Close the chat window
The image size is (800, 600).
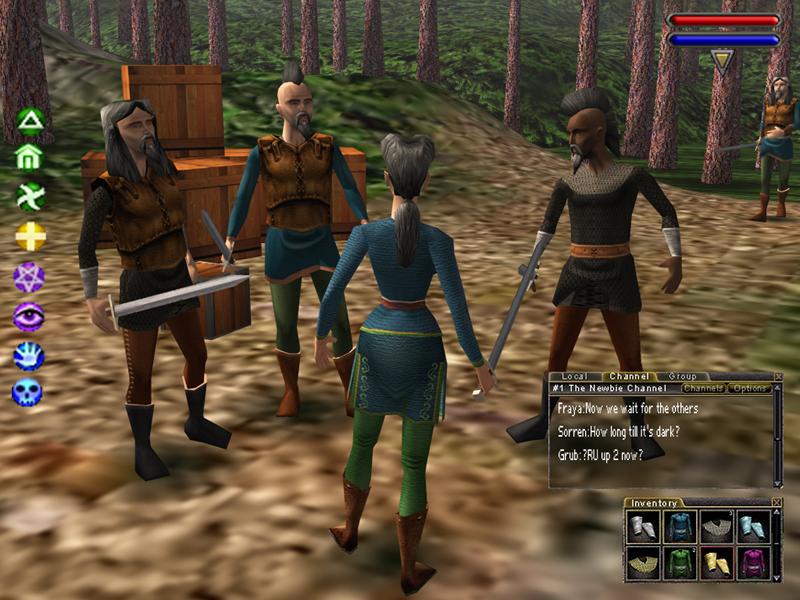(x=778, y=377)
